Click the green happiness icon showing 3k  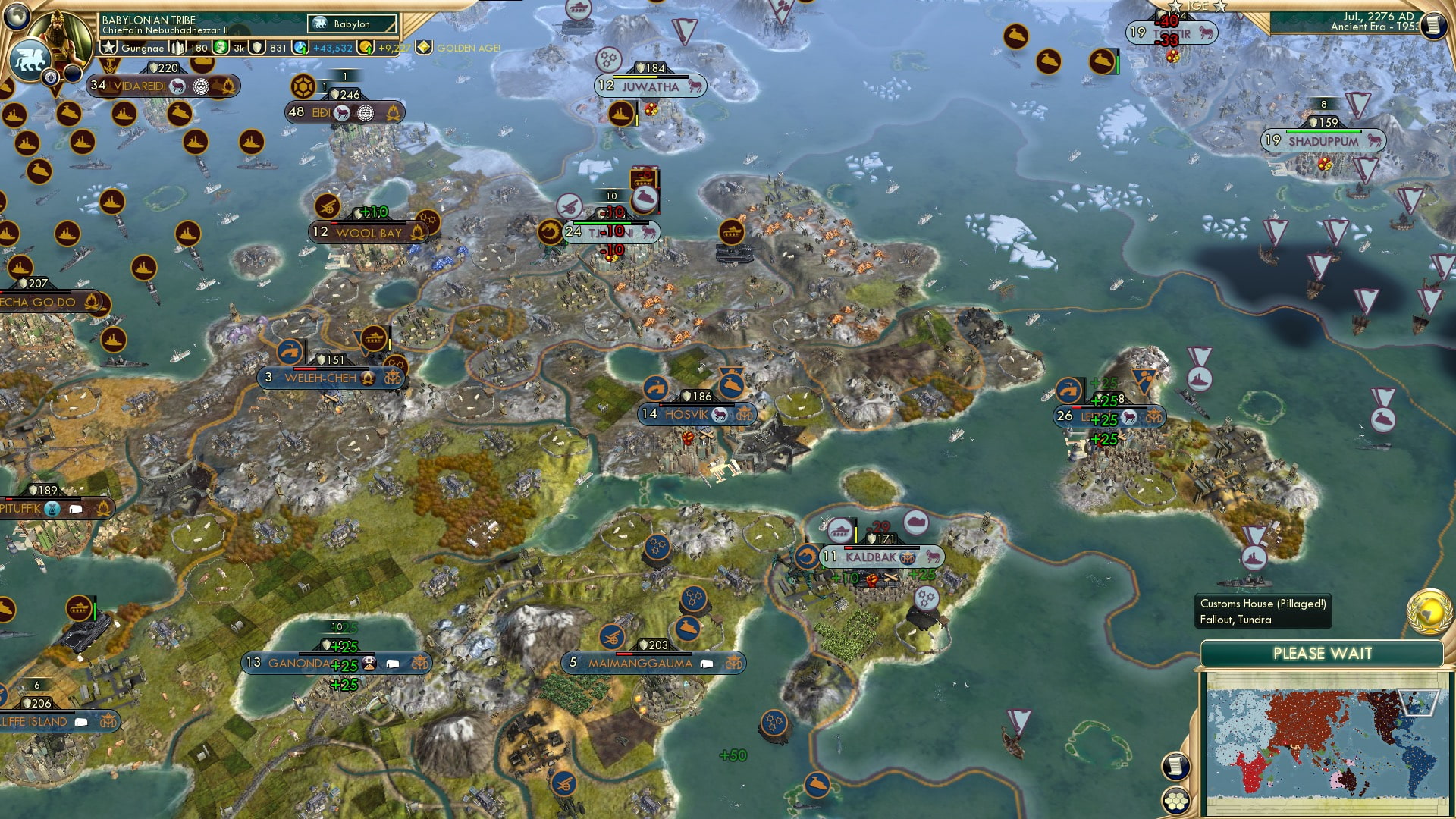221,47
